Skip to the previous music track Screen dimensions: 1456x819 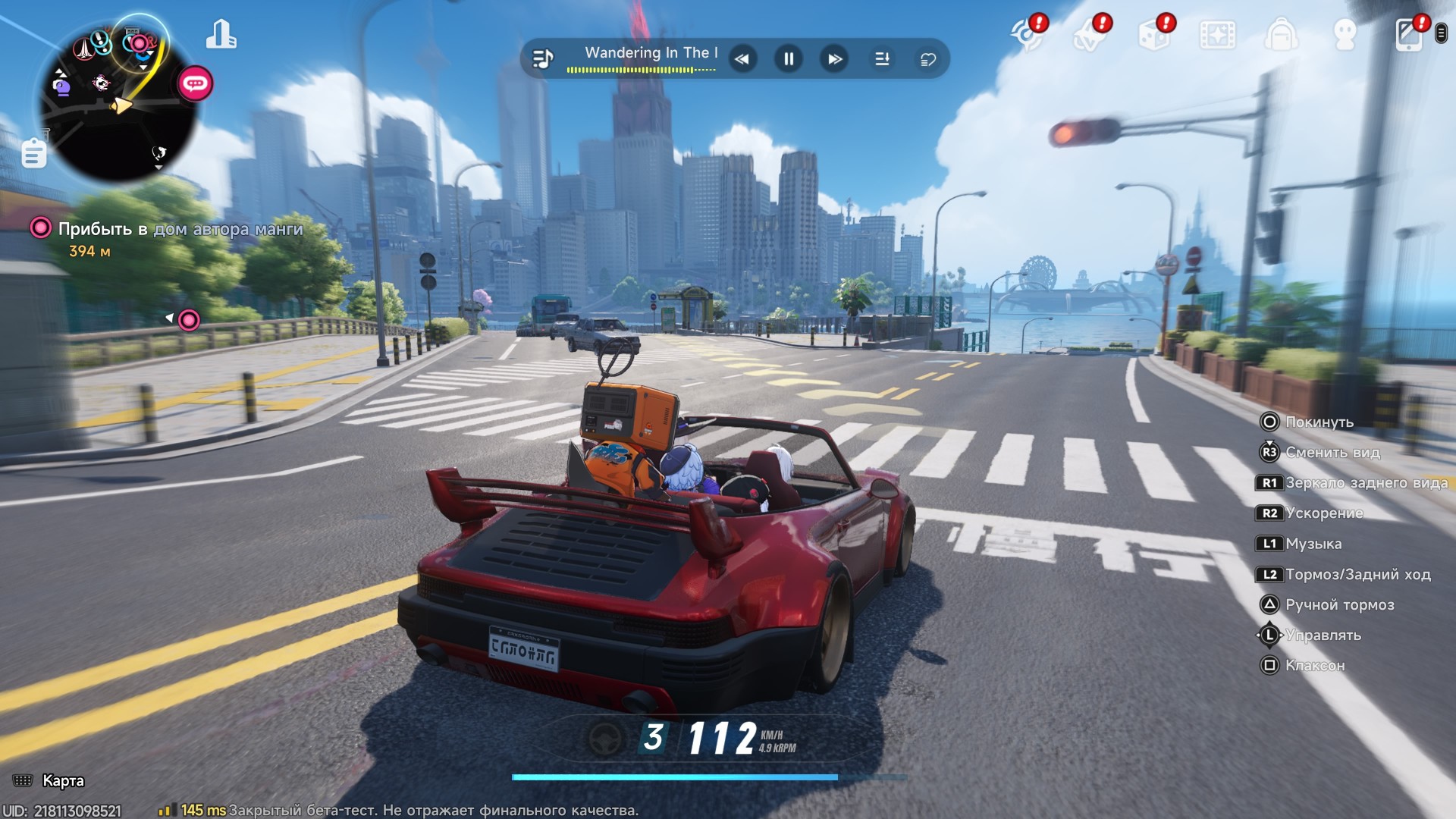(x=742, y=59)
